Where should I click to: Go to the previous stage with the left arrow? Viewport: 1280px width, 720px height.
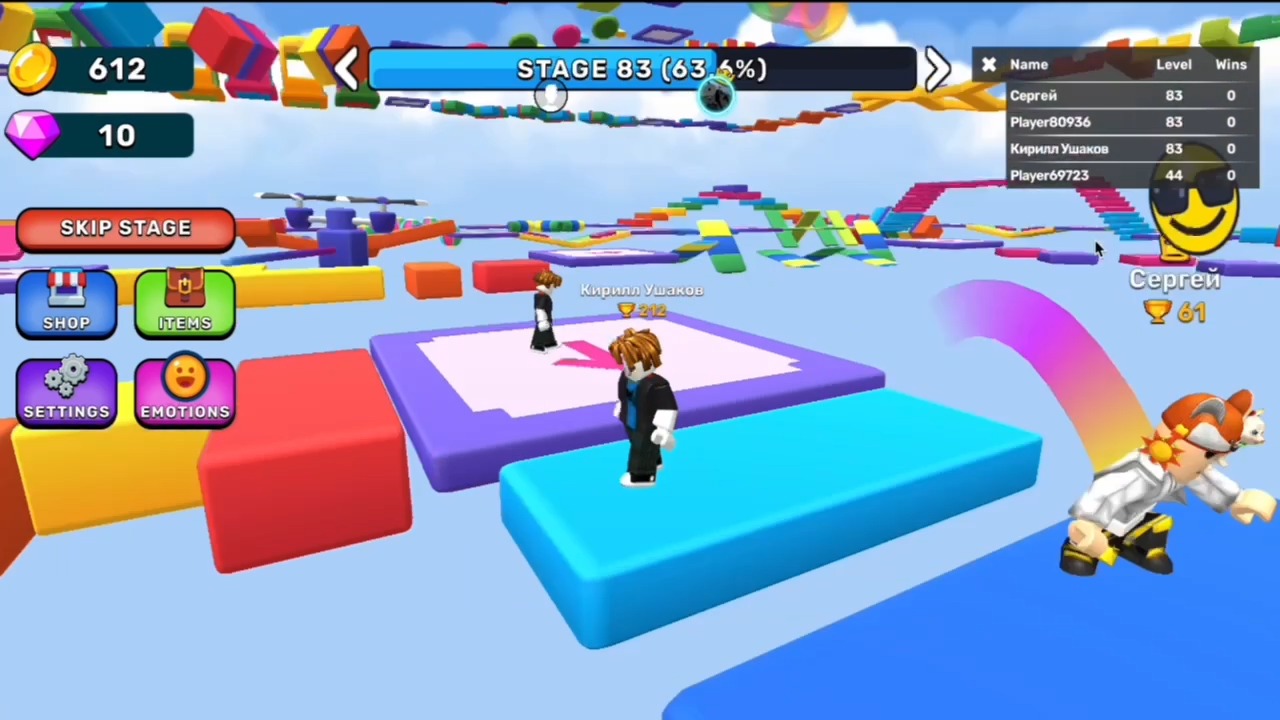coord(346,68)
